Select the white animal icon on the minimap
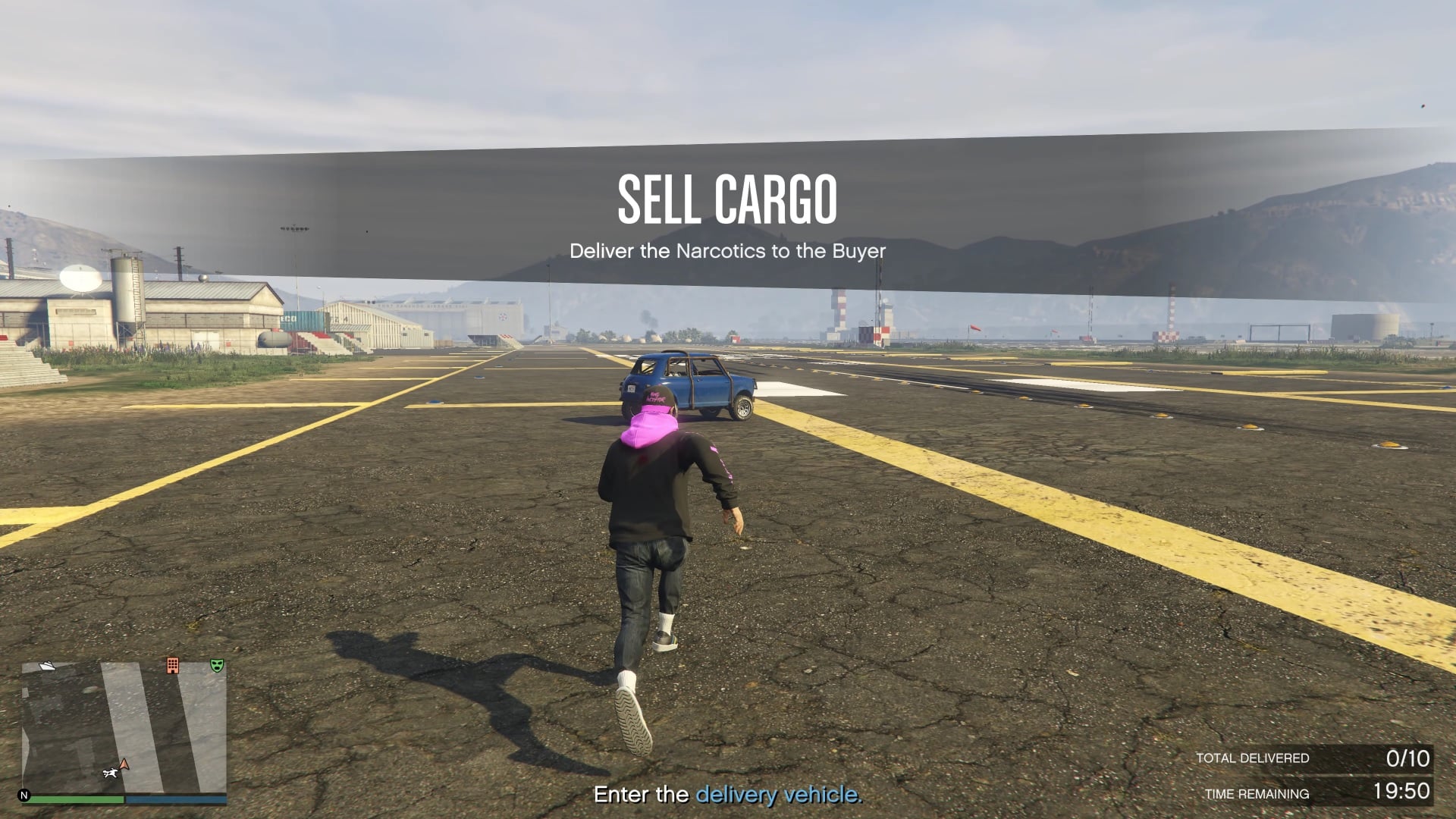 [x=110, y=773]
